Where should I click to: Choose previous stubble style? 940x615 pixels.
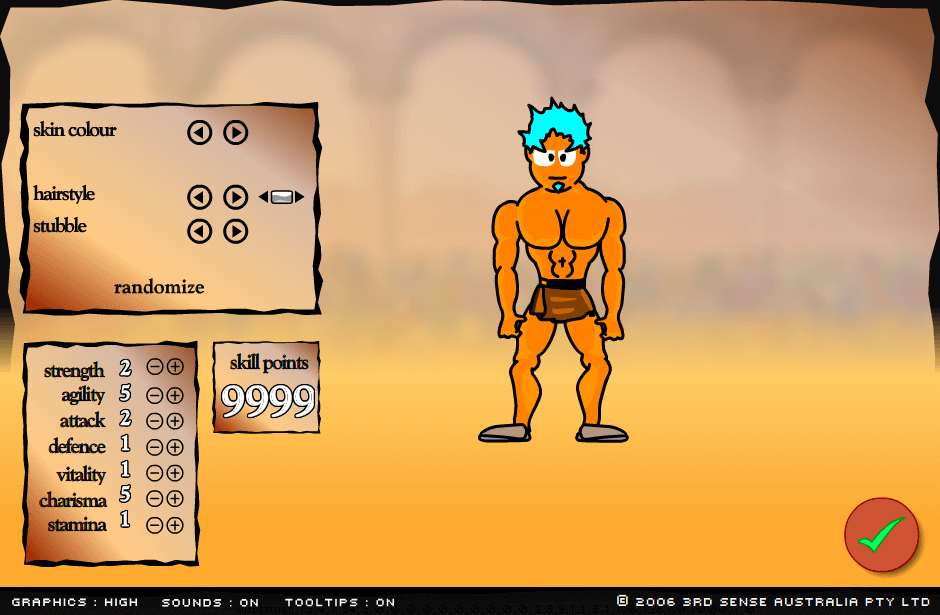200,231
